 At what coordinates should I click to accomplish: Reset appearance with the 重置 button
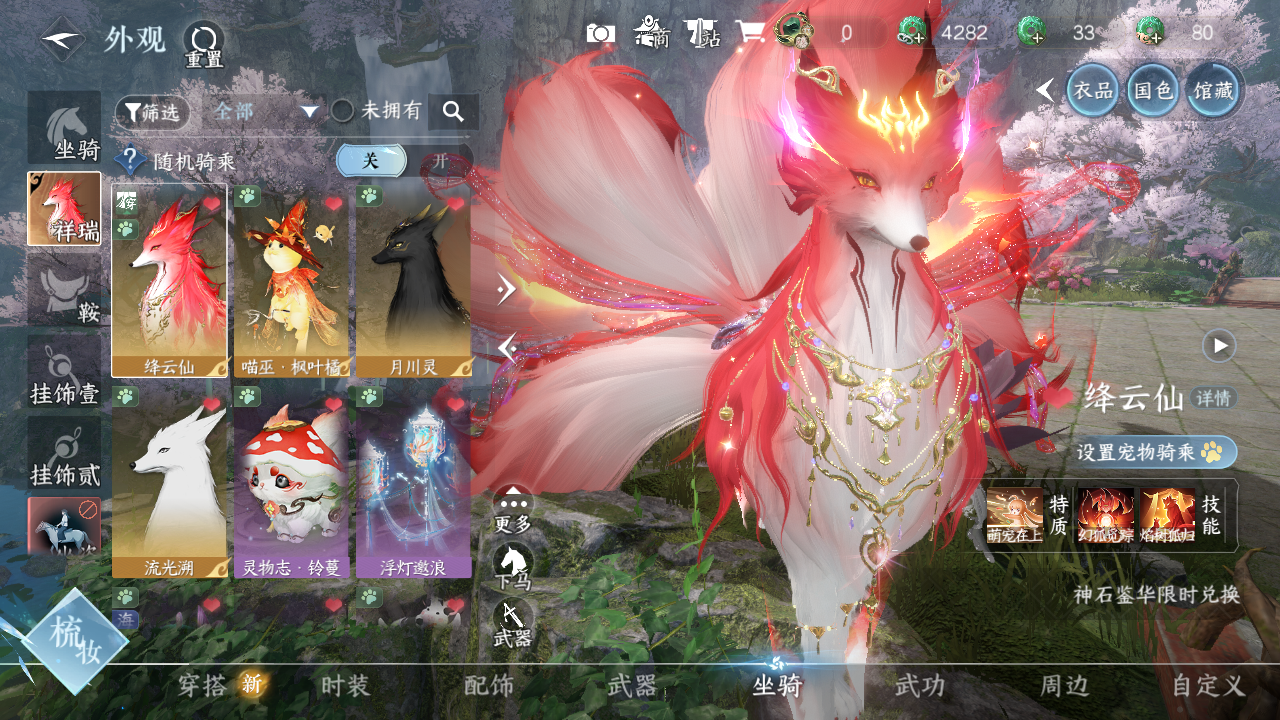coord(203,45)
